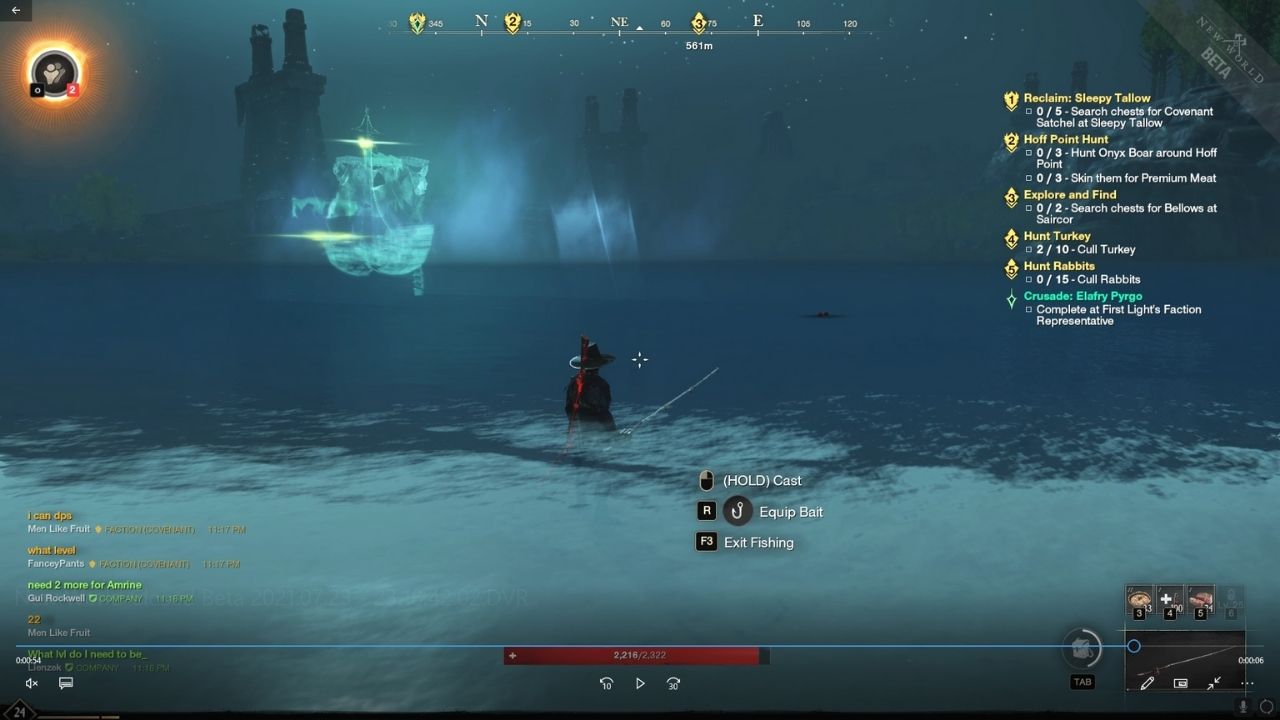This screenshot has height=720, width=1280.
Task: Use the health potion in slot 4
Action: (1170, 600)
